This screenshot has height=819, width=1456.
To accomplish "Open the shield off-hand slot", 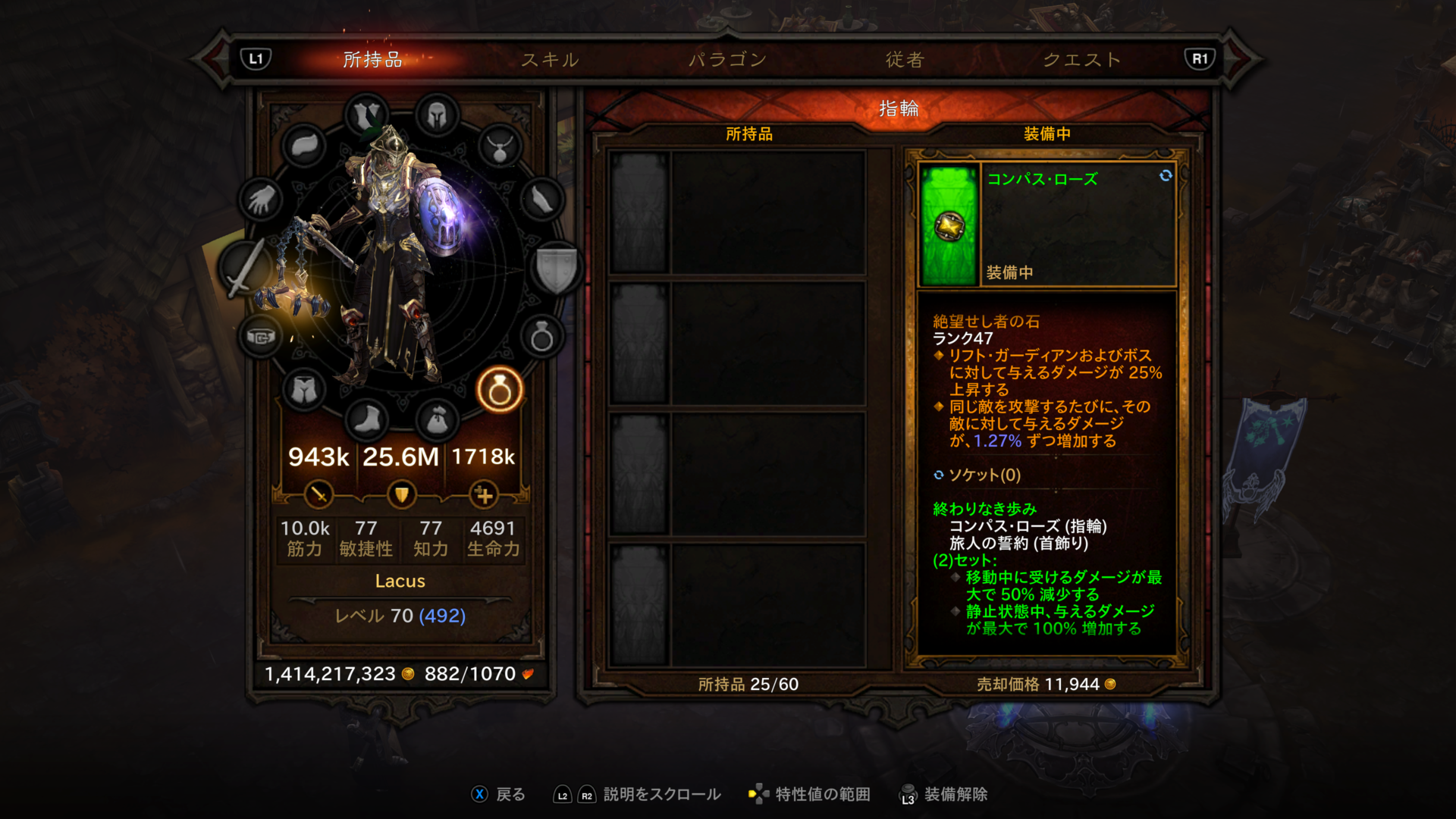I will (557, 268).
